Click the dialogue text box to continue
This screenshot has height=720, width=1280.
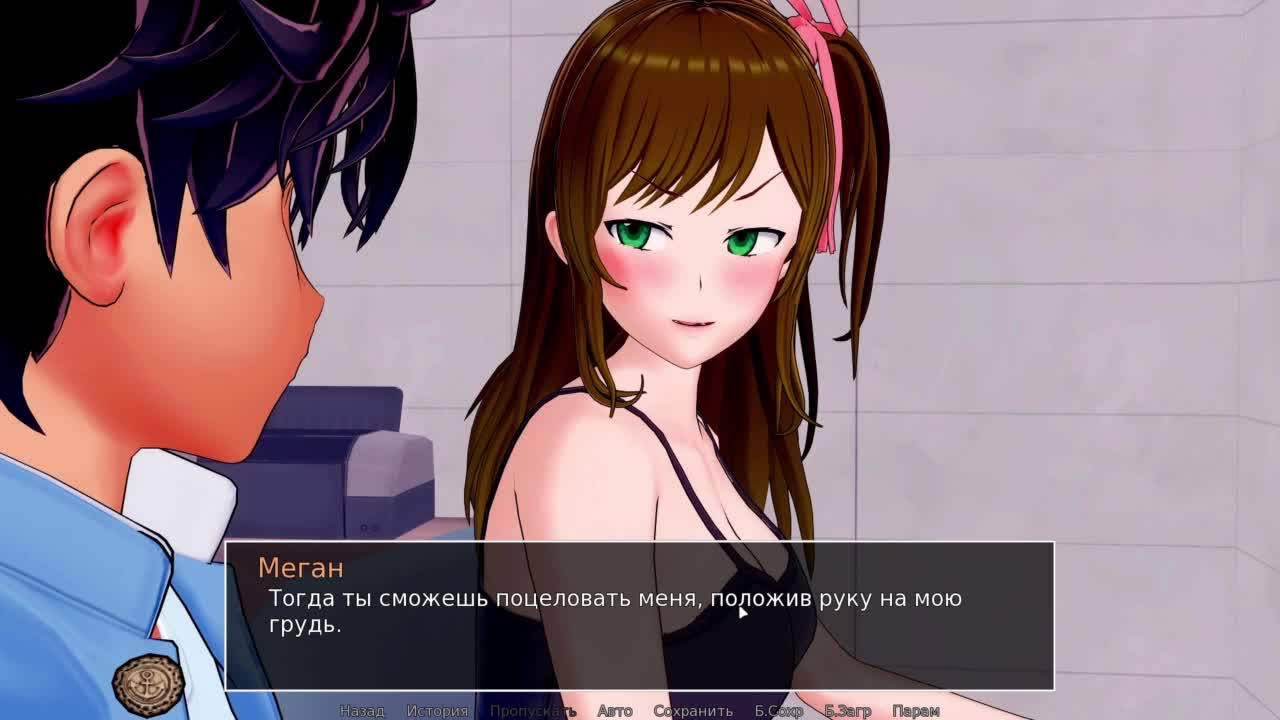(639, 615)
